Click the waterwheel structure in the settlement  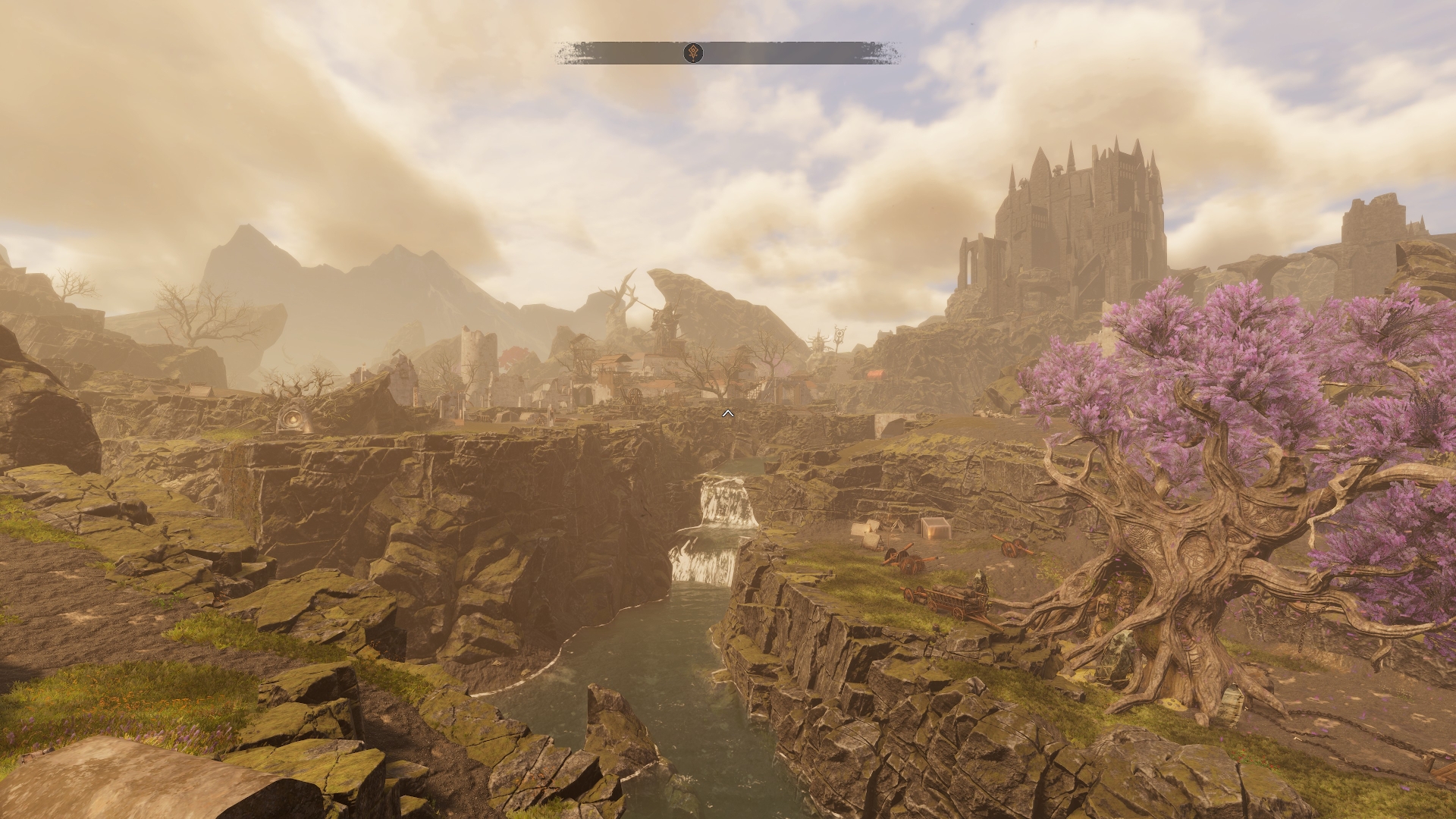coord(634,394)
